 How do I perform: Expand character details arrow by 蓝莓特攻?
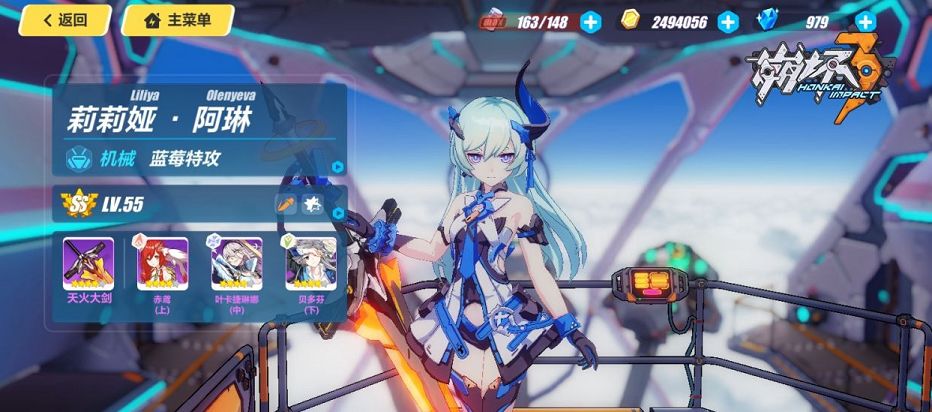[338, 167]
